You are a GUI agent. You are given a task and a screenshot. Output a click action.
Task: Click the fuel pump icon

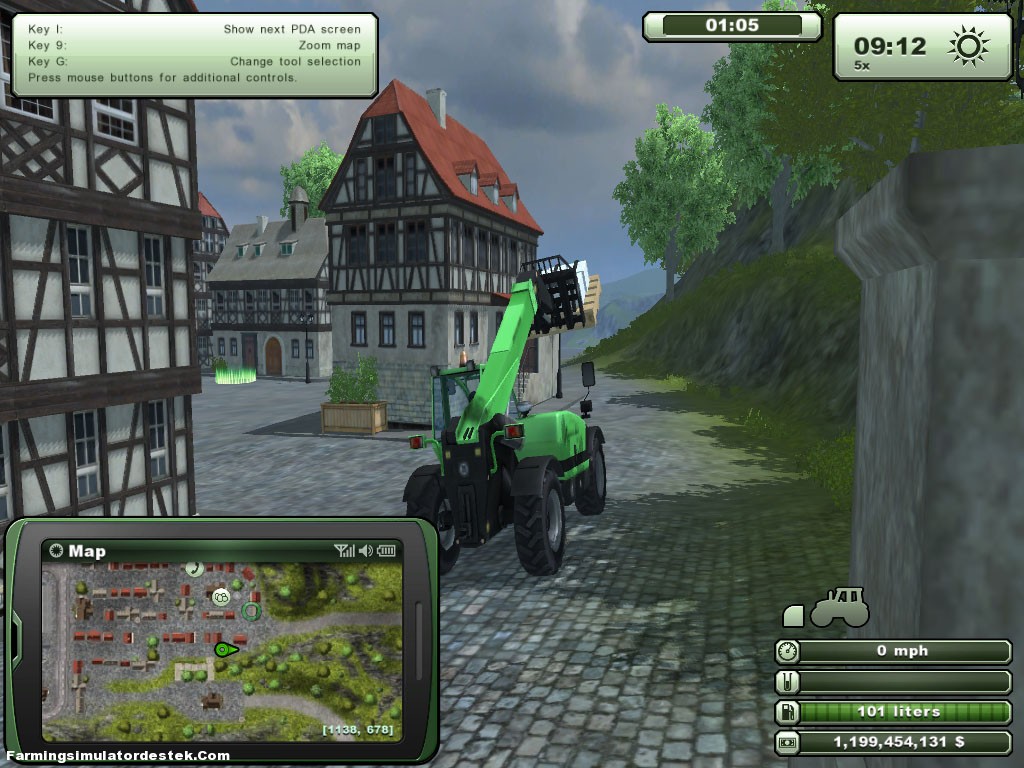tap(789, 712)
